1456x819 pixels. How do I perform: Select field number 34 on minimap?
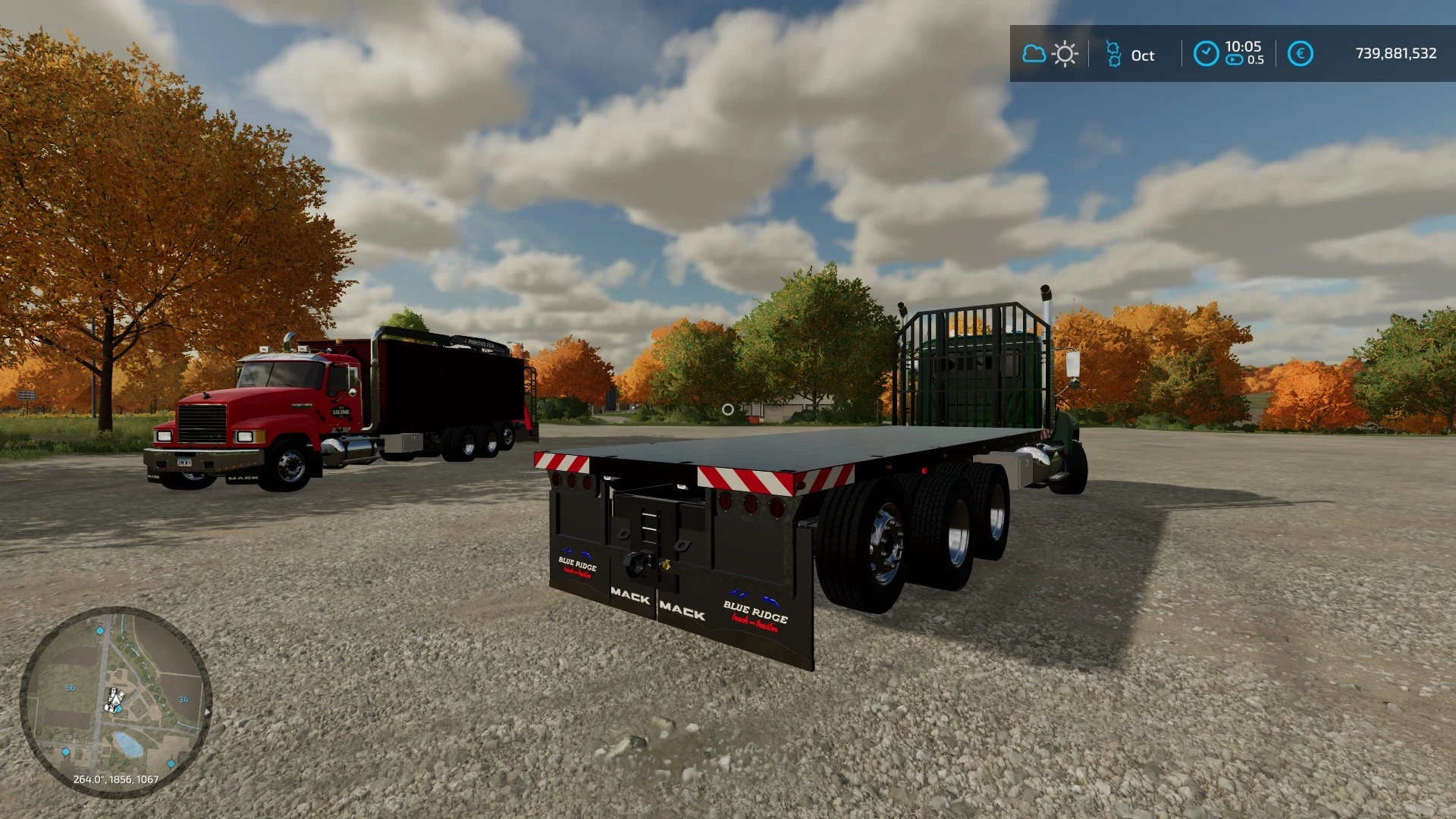(184, 700)
